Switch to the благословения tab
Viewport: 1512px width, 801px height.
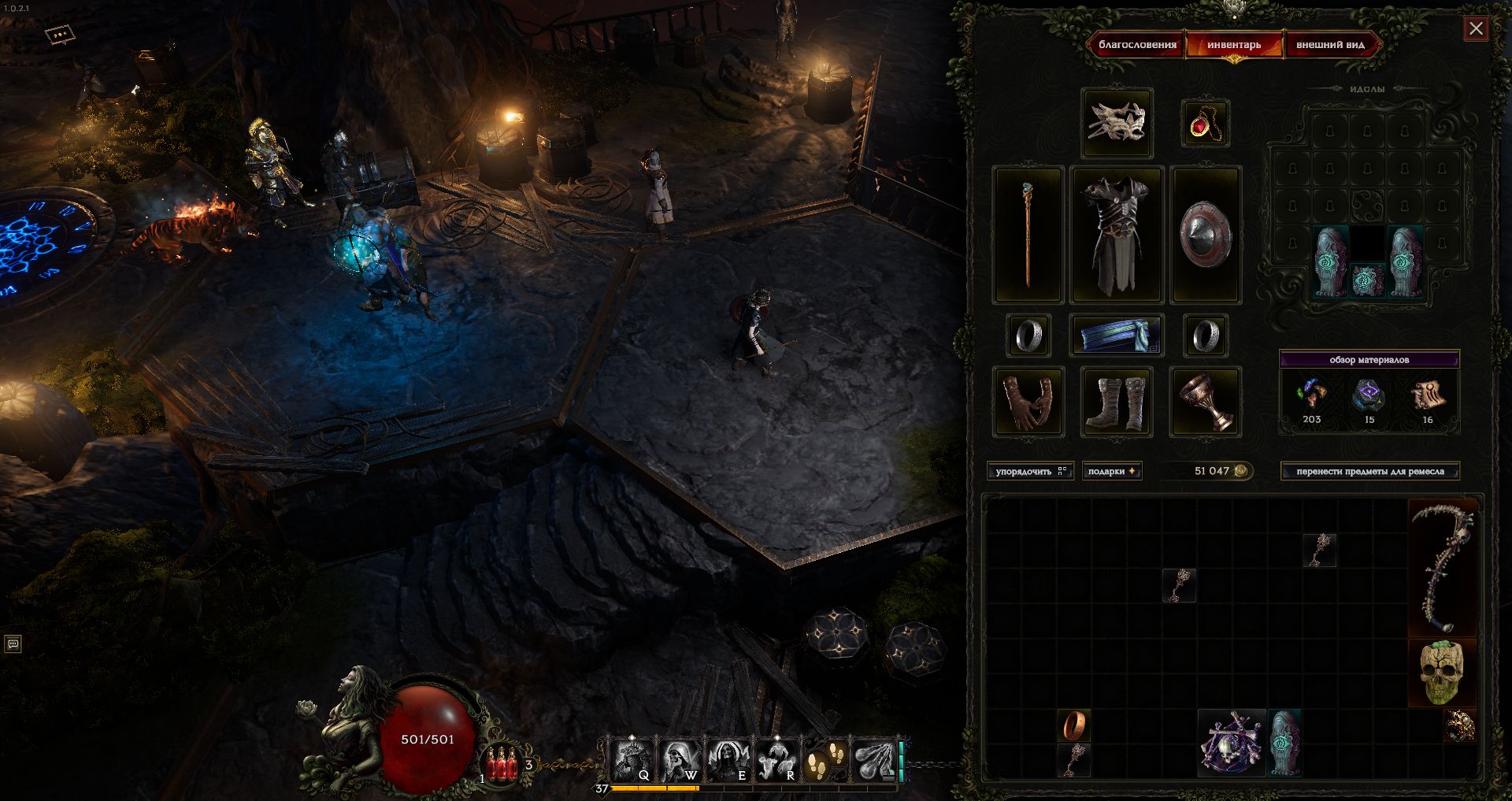tap(1137, 45)
